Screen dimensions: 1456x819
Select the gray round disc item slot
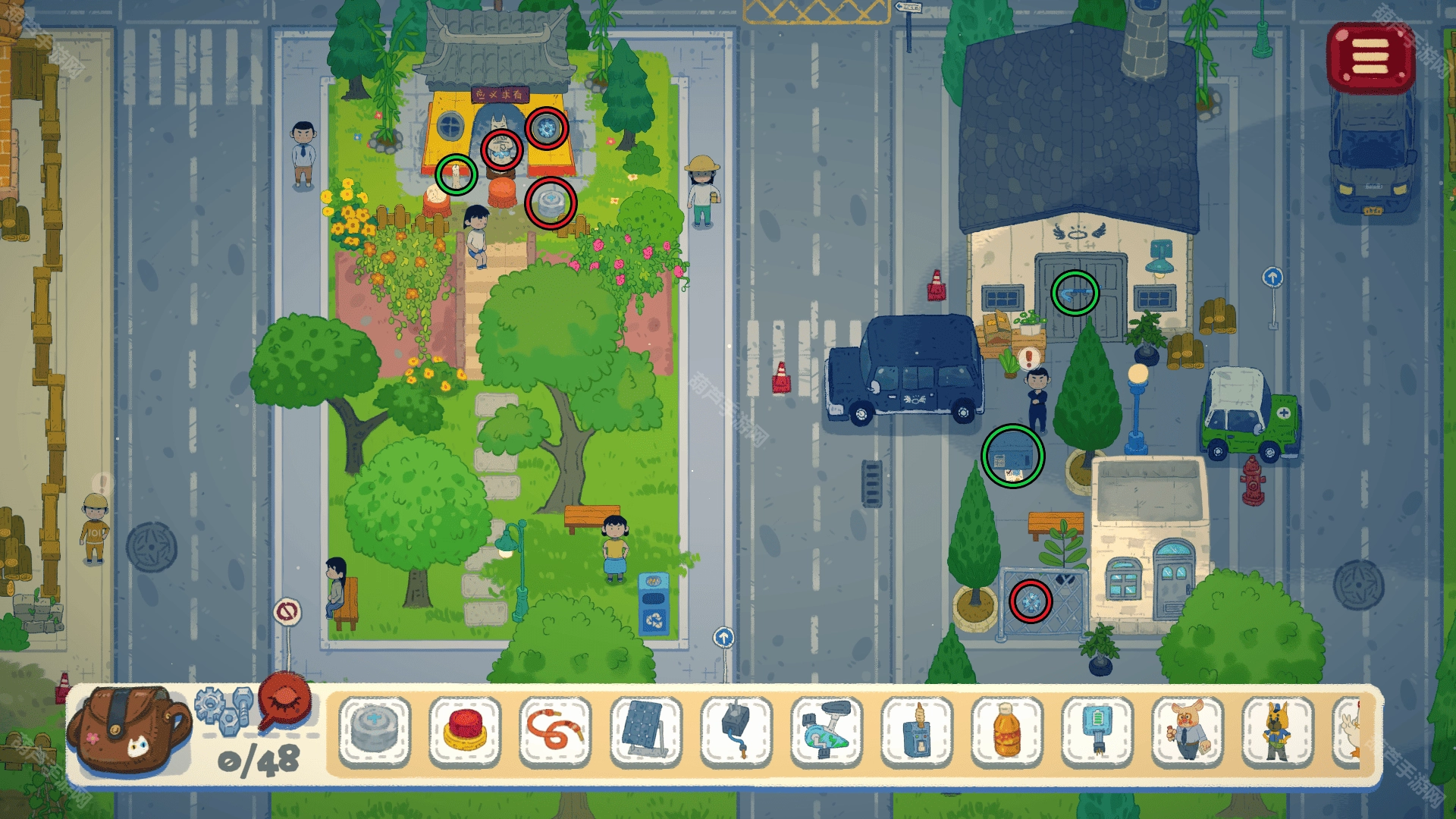click(x=375, y=731)
